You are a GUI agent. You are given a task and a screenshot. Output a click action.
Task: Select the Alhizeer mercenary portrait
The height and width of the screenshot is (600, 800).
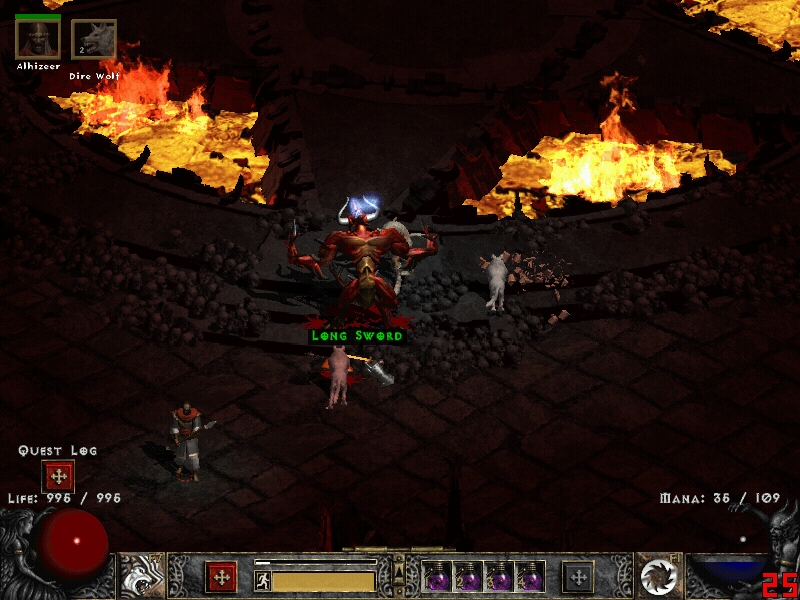pyautogui.click(x=38, y=39)
